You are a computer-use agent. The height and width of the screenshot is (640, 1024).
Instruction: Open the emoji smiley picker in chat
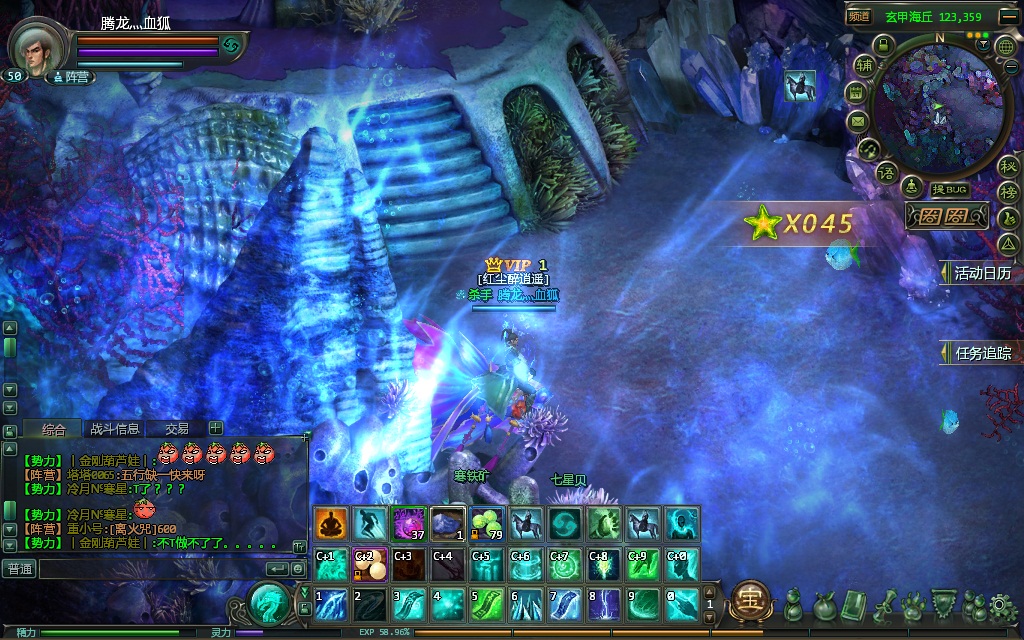(x=298, y=569)
